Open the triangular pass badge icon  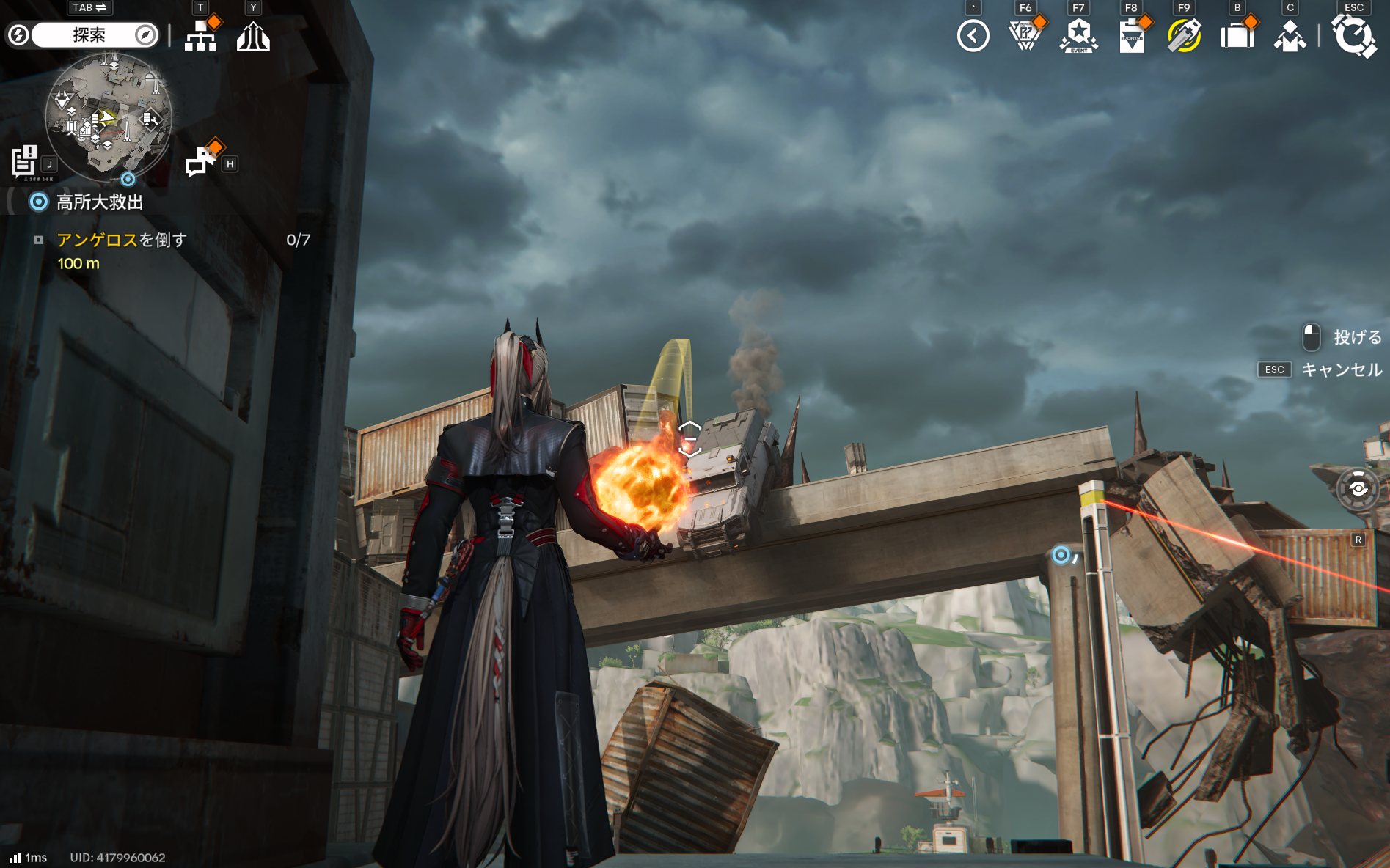pos(1025,35)
